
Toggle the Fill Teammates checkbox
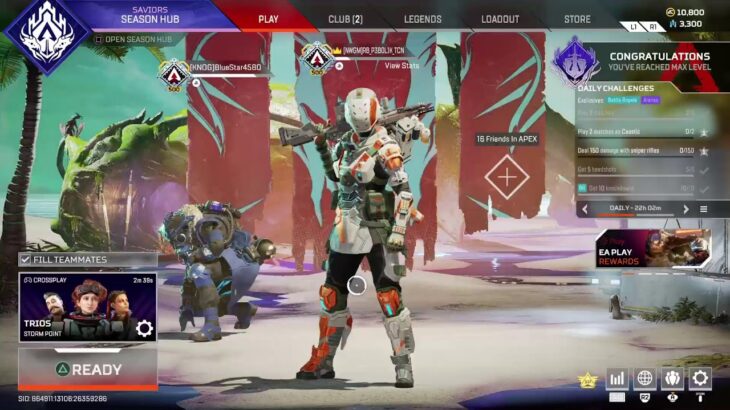[26, 260]
